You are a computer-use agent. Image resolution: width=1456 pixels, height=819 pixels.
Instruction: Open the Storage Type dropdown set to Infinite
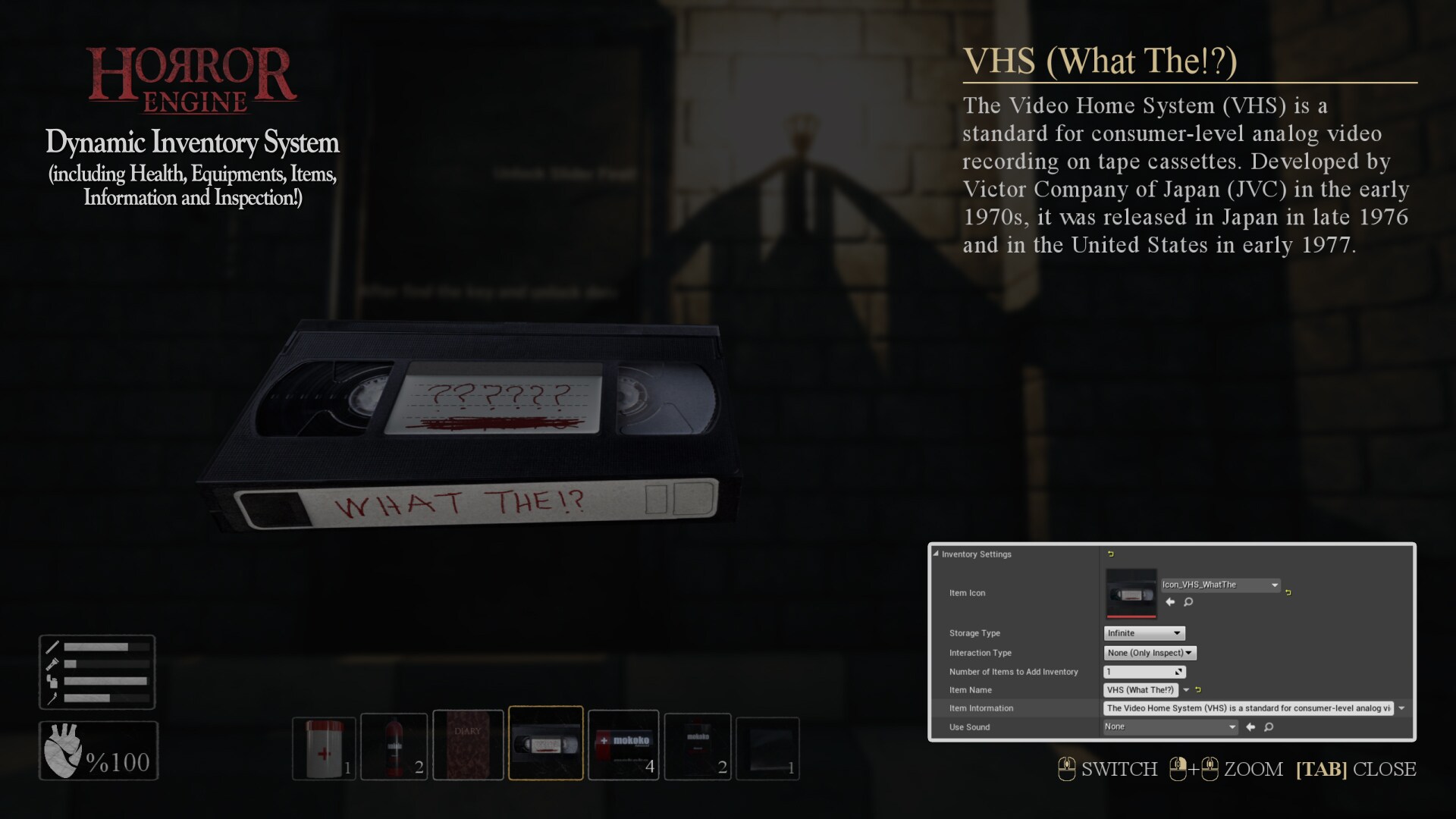pyautogui.click(x=1143, y=633)
